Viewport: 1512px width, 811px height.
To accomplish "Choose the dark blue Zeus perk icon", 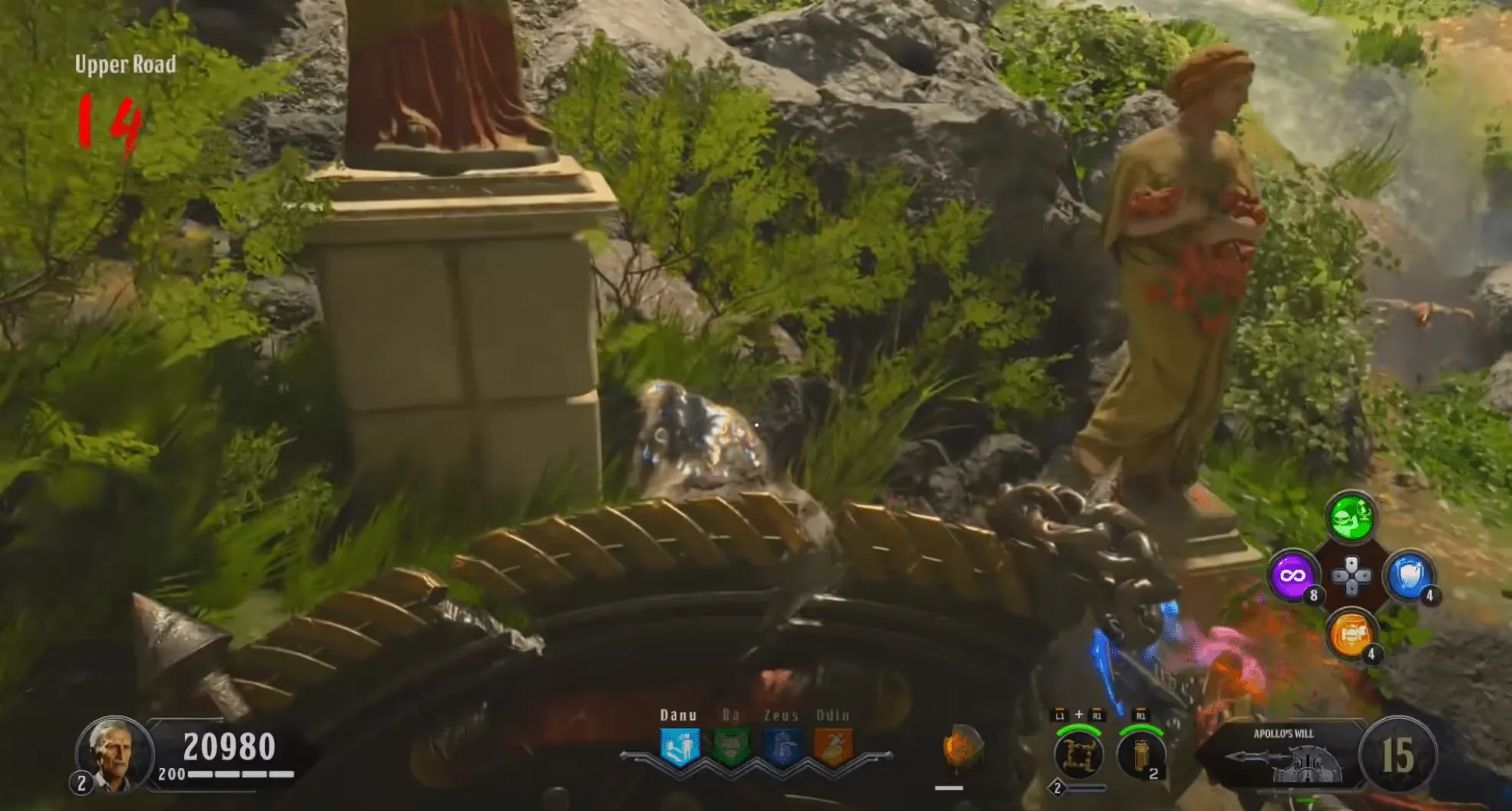I will [782, 747].
